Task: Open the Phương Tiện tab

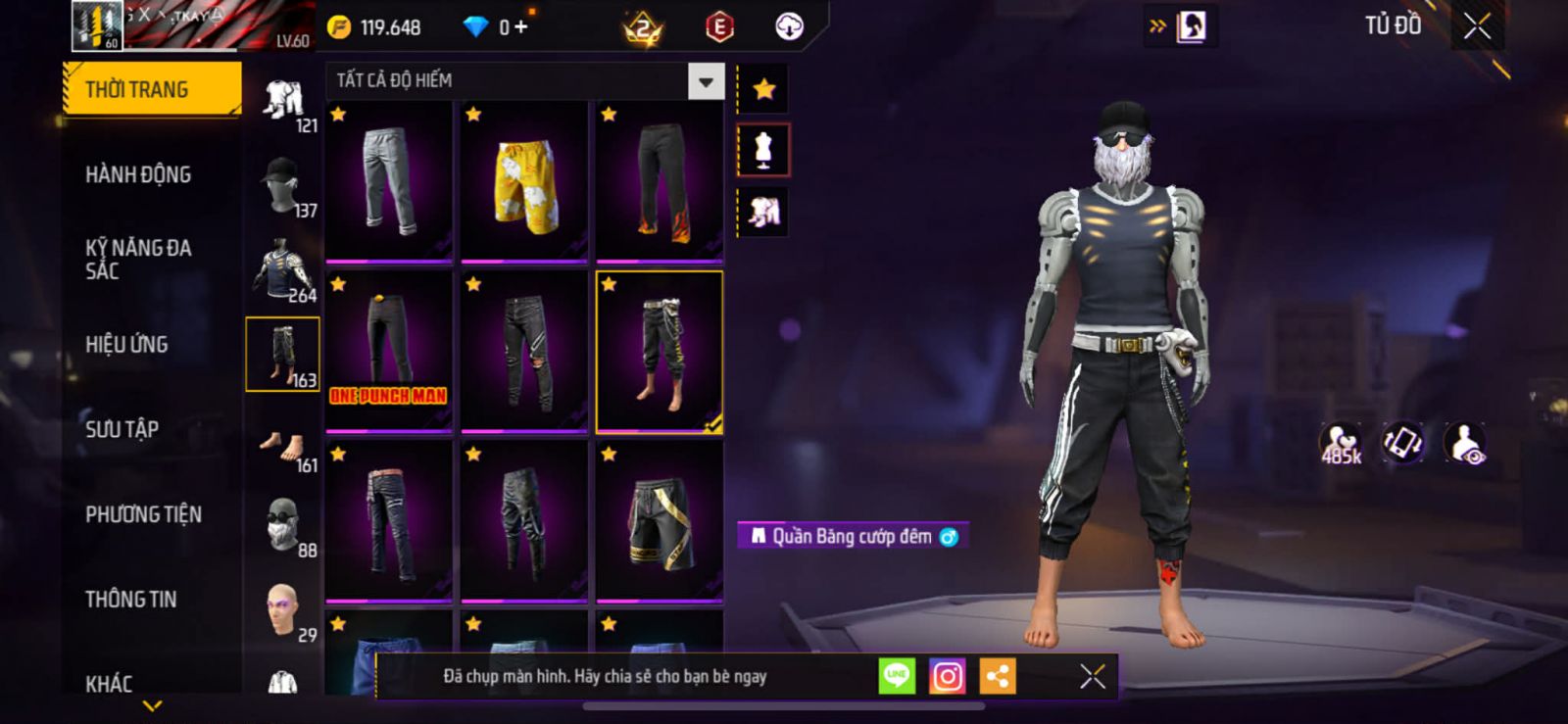Action: click(x=143, y=514)
